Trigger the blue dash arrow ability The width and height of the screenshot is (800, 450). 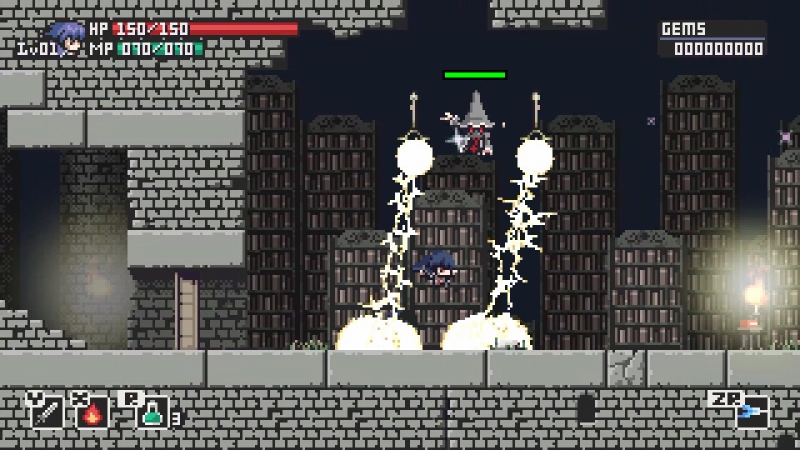[752, 411]
